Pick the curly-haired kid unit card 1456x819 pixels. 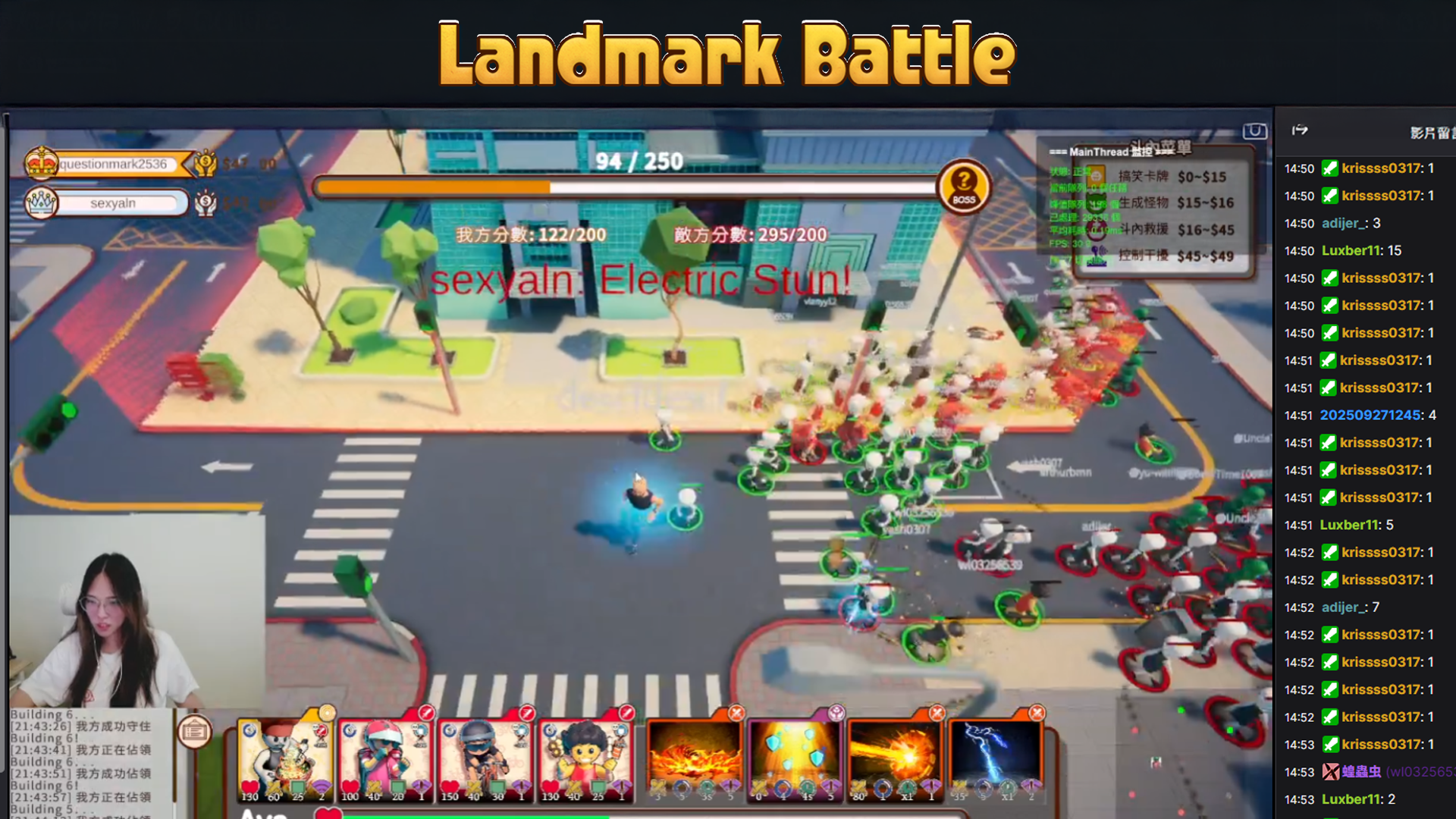pos(585,759)
